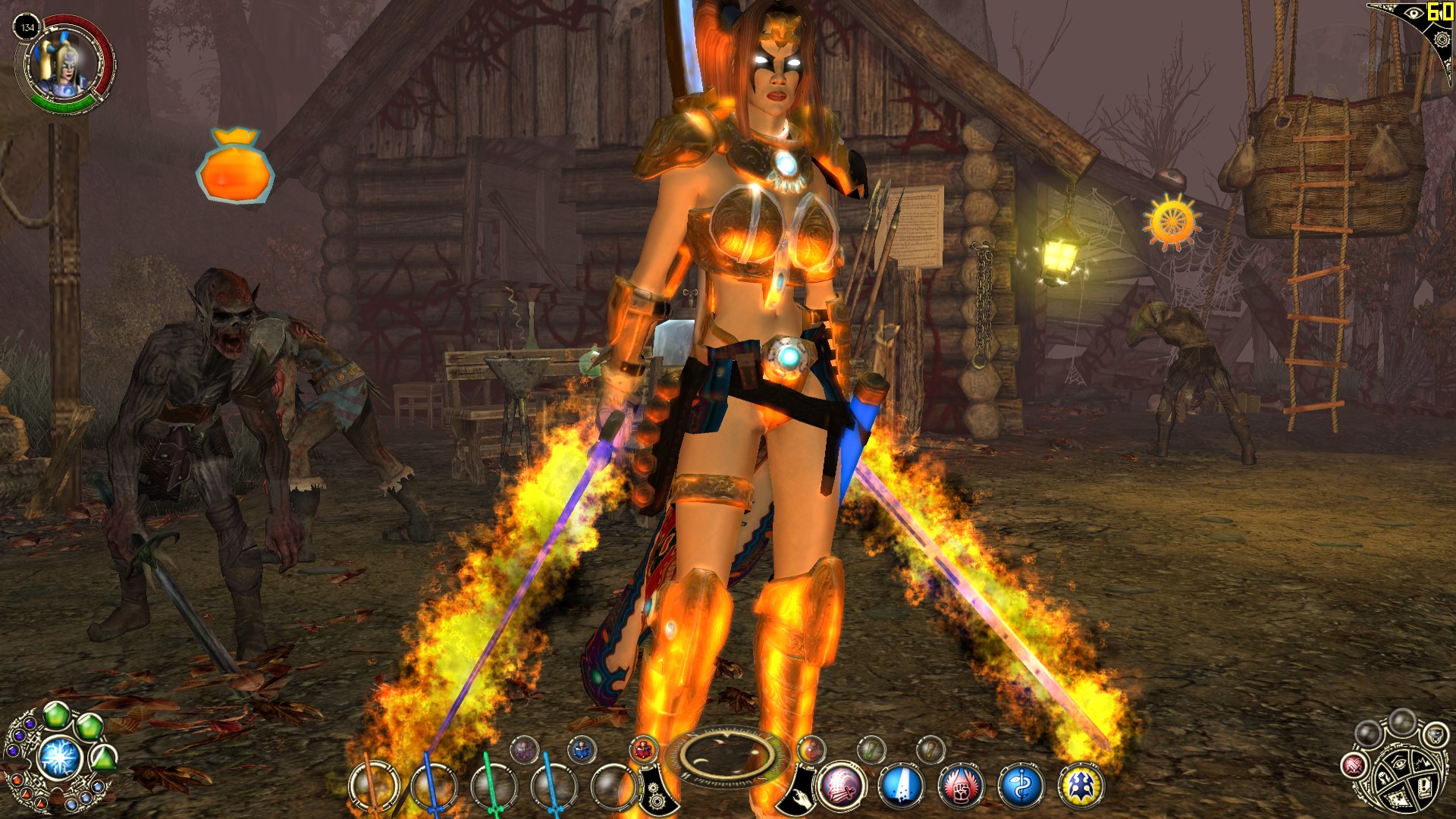Activate the blue light beam combat art
The height and width of the screenshot is (819, 1456).
click(x=901, y=786)
